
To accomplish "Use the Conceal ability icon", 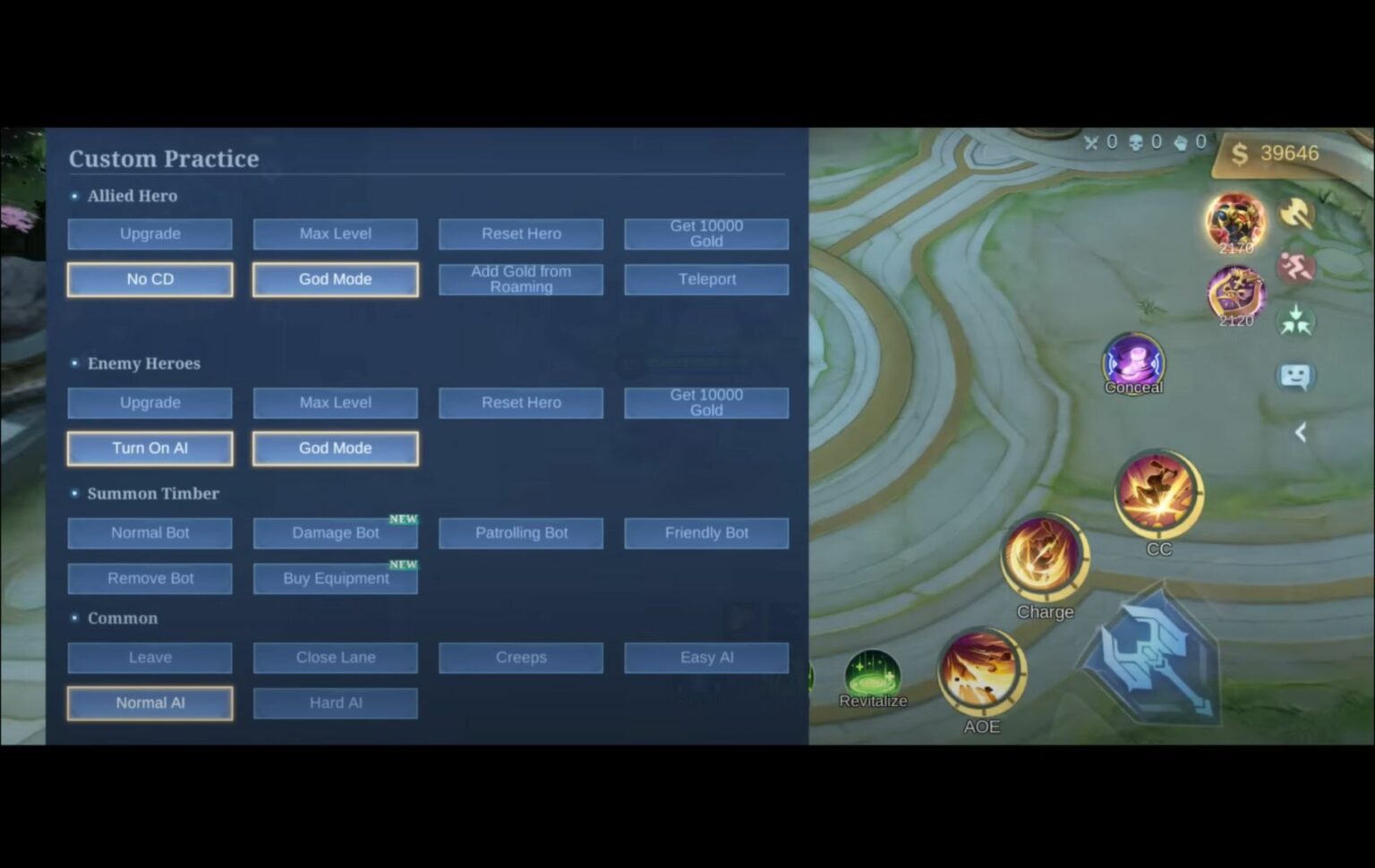I will point(1132,362).
